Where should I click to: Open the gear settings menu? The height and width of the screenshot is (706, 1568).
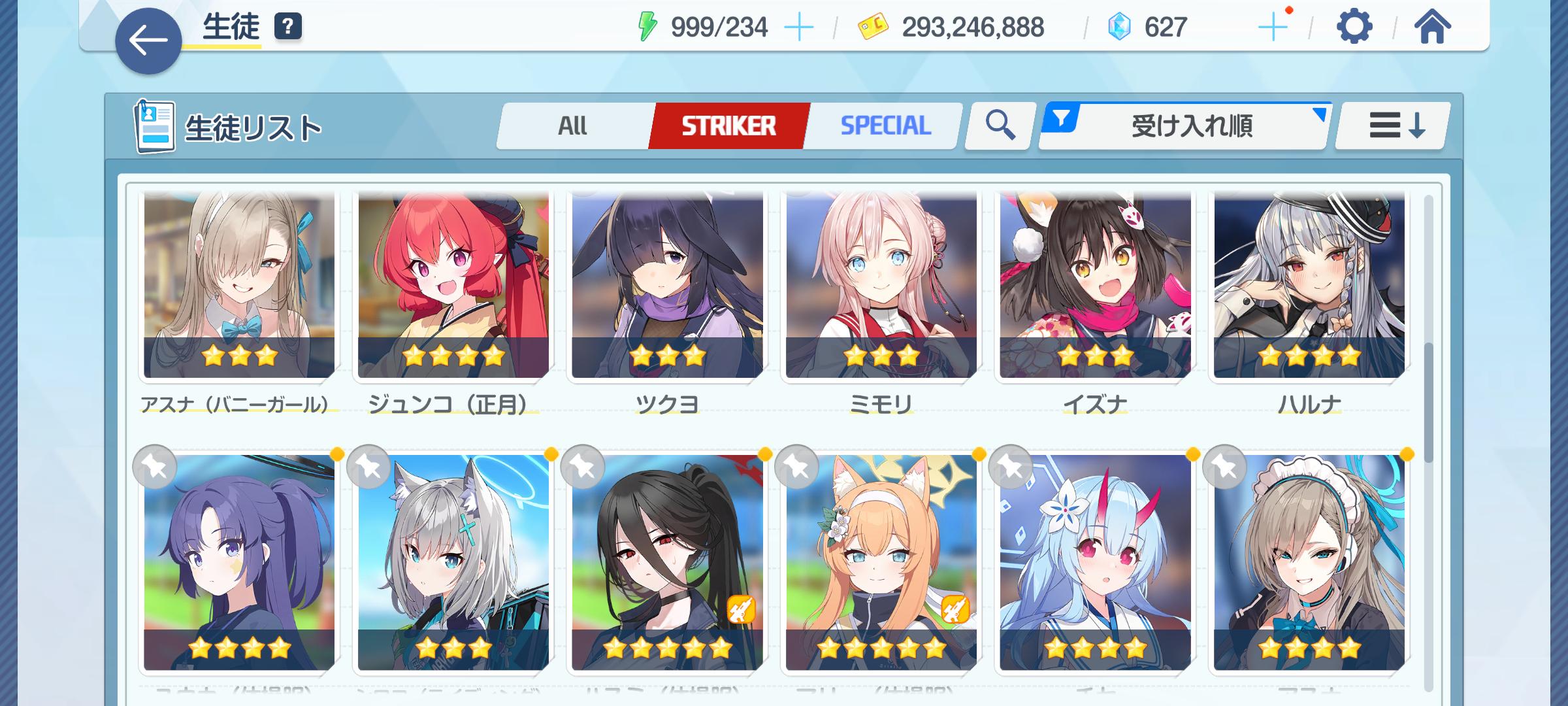click(x=1354, y=27)
